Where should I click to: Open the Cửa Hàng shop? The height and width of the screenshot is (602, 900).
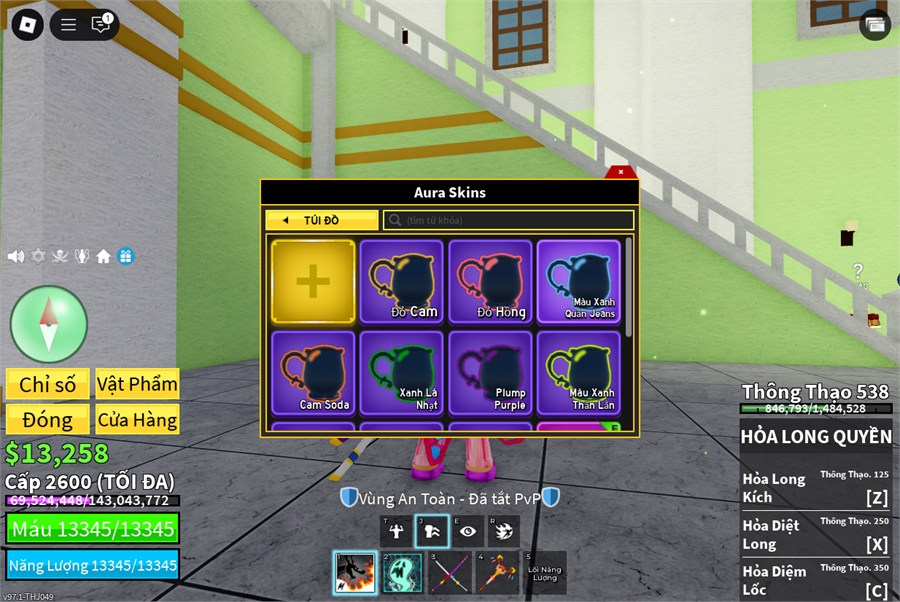[137, 420]
